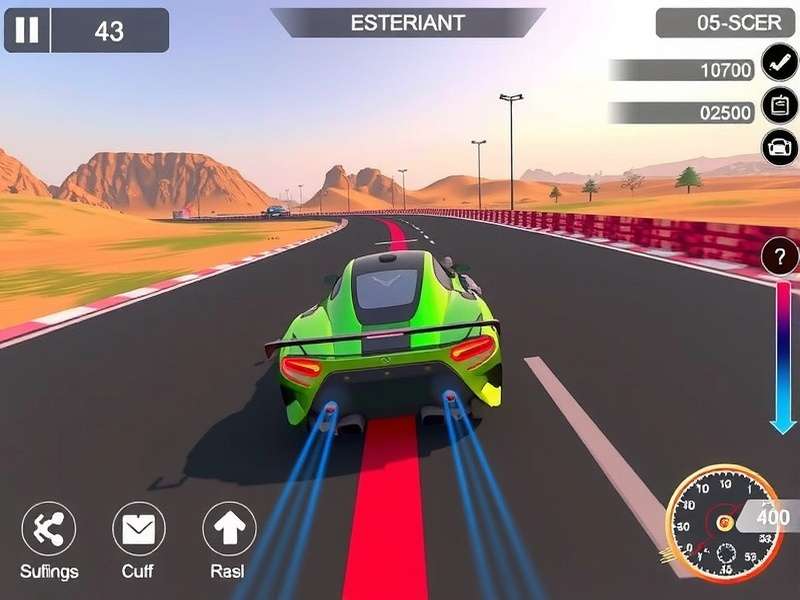
Task: Show help with the question mark button
Action: click(x=780, y=257)
